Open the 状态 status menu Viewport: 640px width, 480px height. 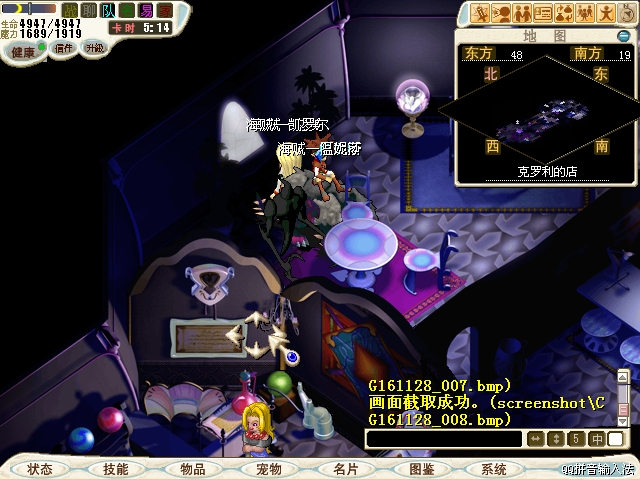(x=40, y=469)
